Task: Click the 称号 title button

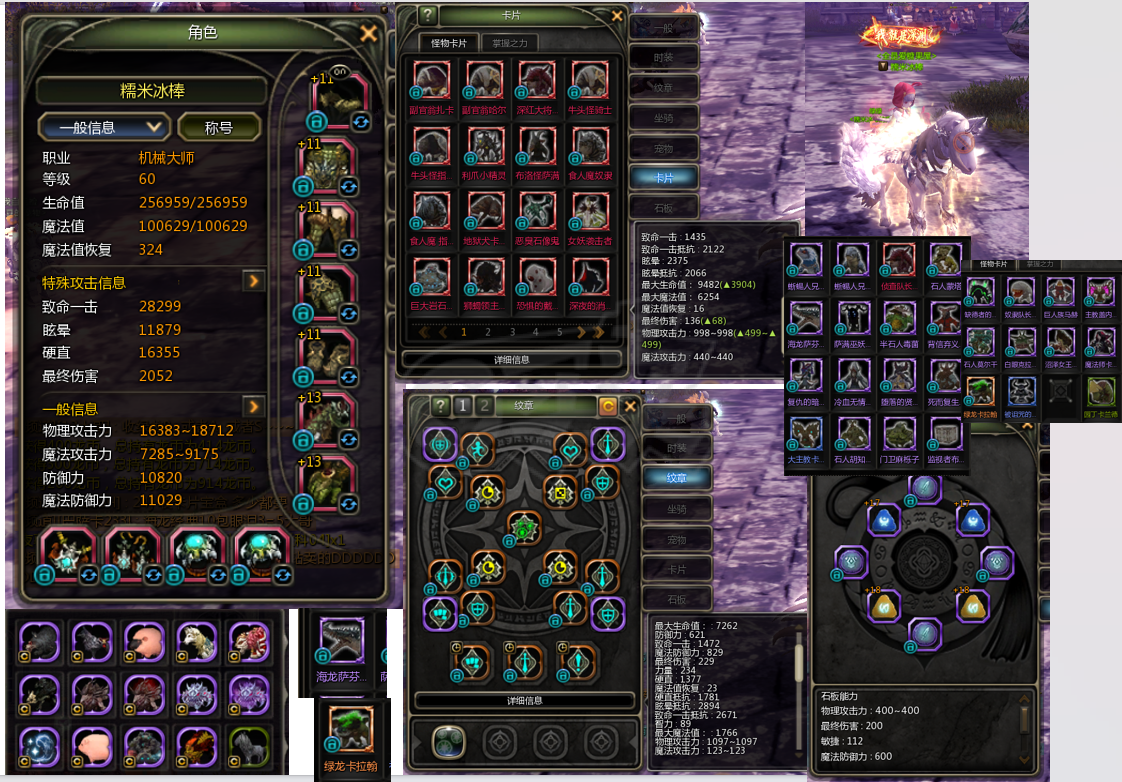Action: click(x=219, y=127)
